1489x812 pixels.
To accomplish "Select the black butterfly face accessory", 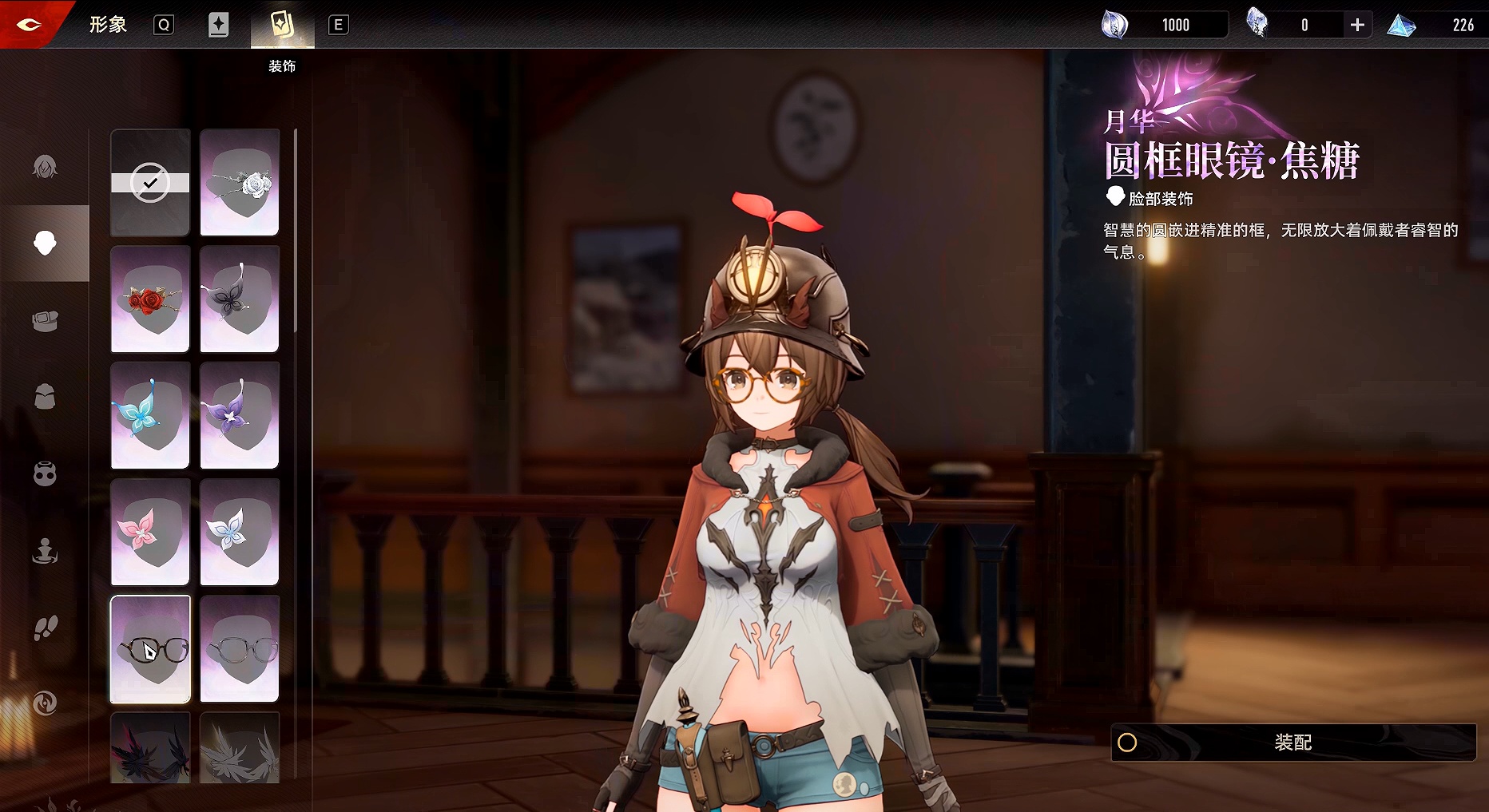I will pyautogui.click(x=240, y=299).
